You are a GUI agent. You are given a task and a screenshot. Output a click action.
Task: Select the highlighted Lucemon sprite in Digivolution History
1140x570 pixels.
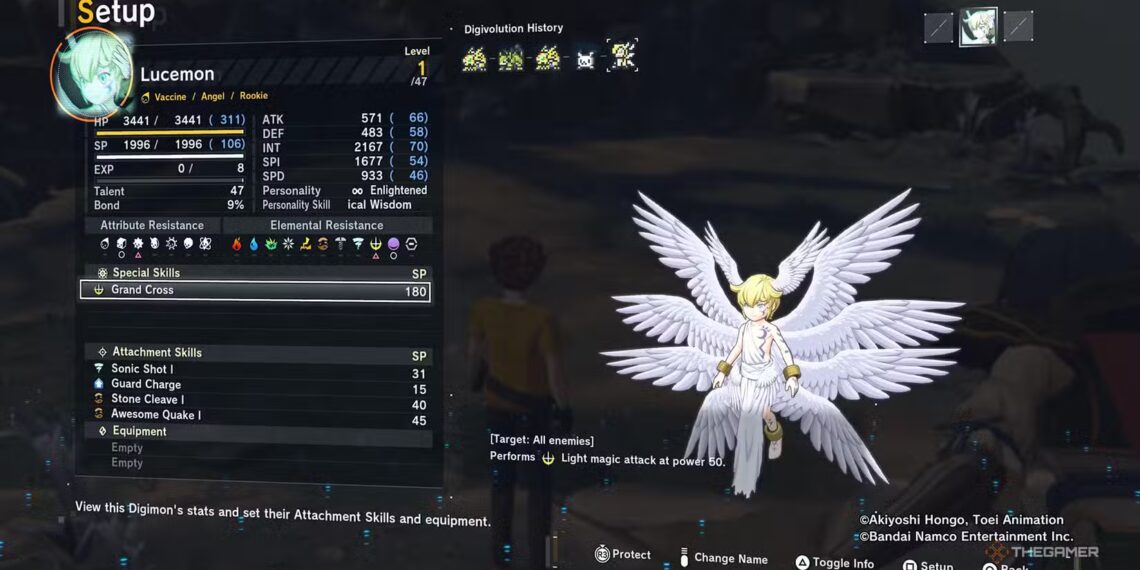point(621,58)
